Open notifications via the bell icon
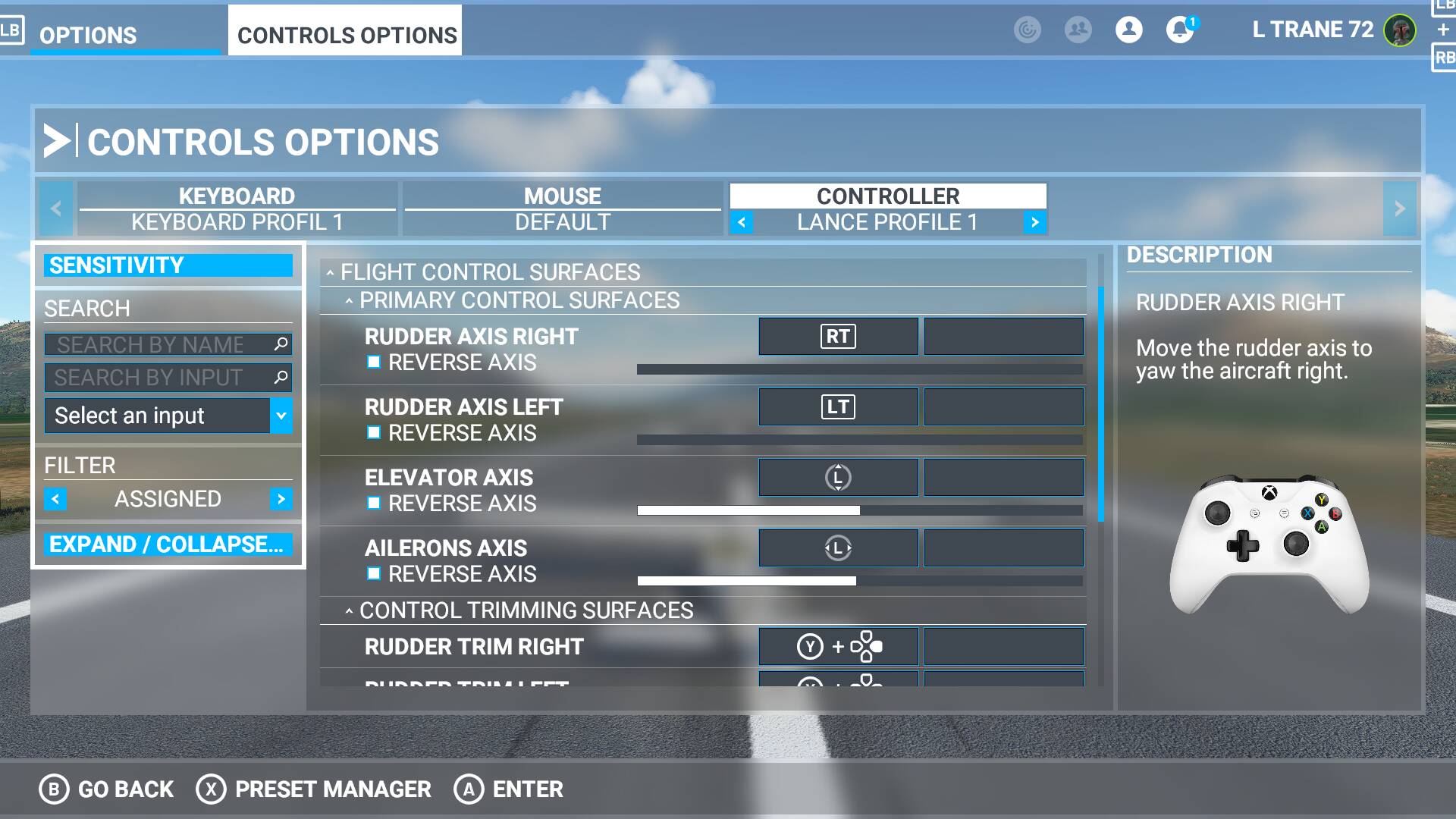 click(x=1180, y=30)
